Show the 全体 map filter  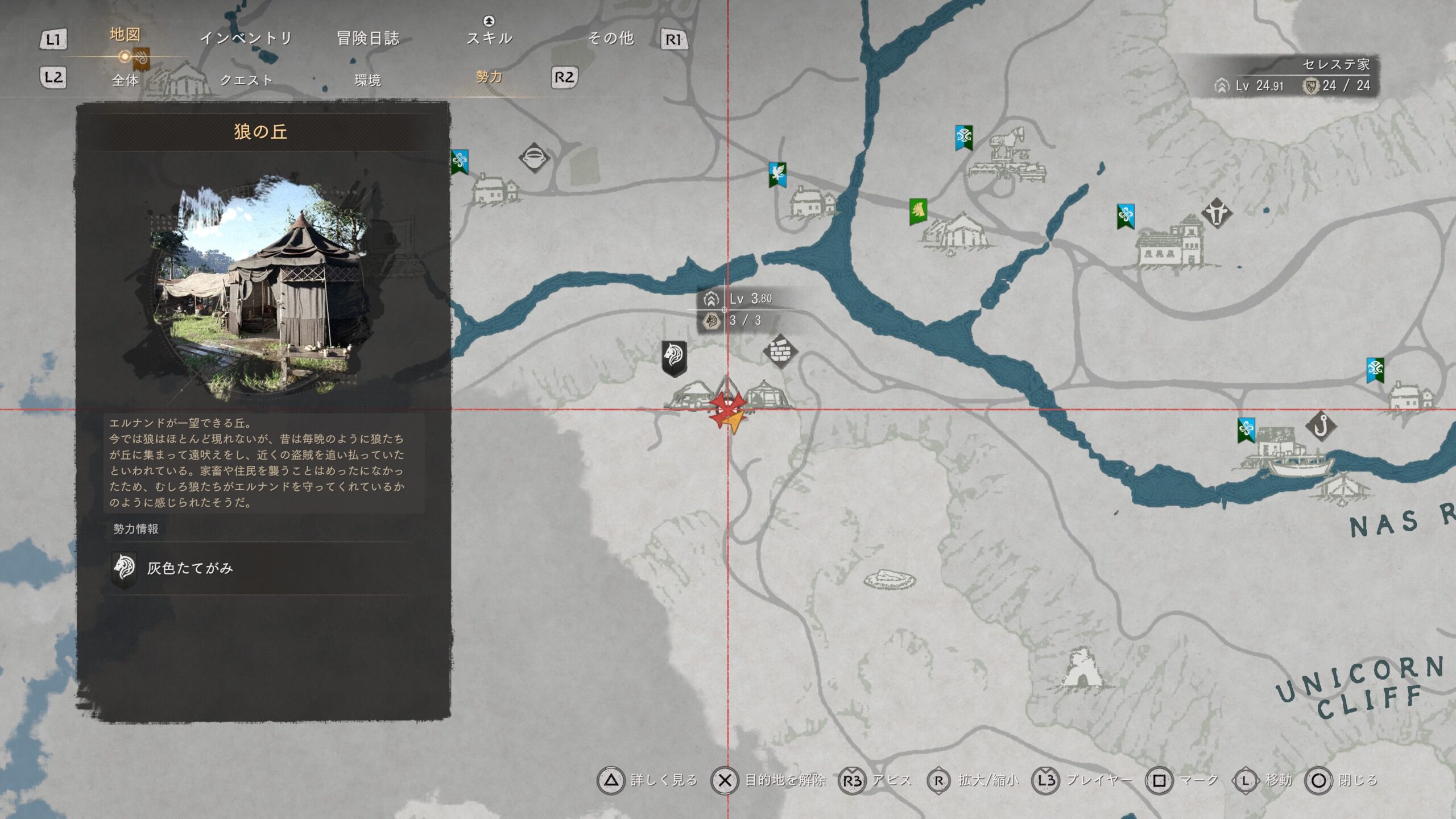125,80
